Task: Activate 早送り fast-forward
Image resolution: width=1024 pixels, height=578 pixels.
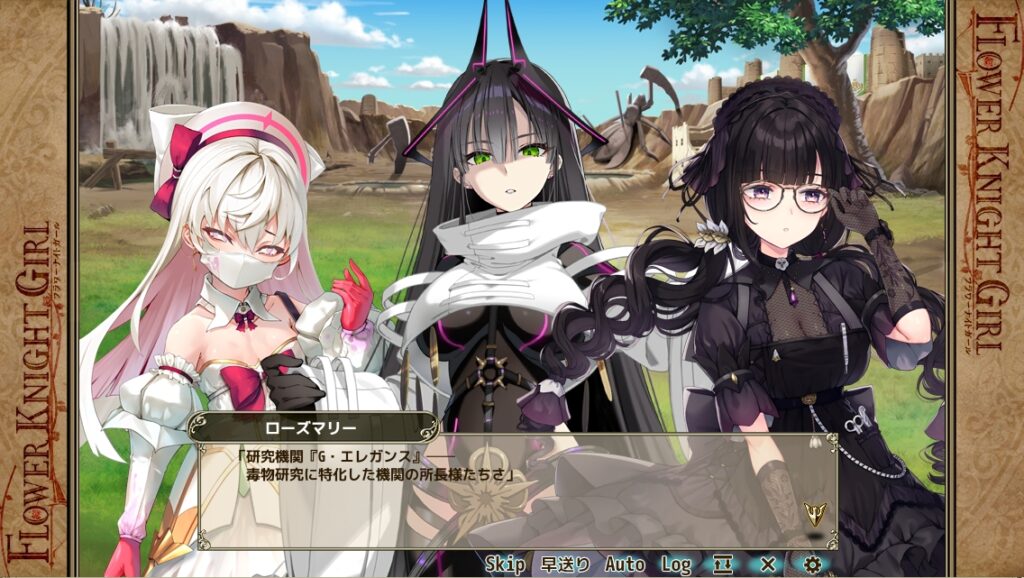Action: click(565, 565)
